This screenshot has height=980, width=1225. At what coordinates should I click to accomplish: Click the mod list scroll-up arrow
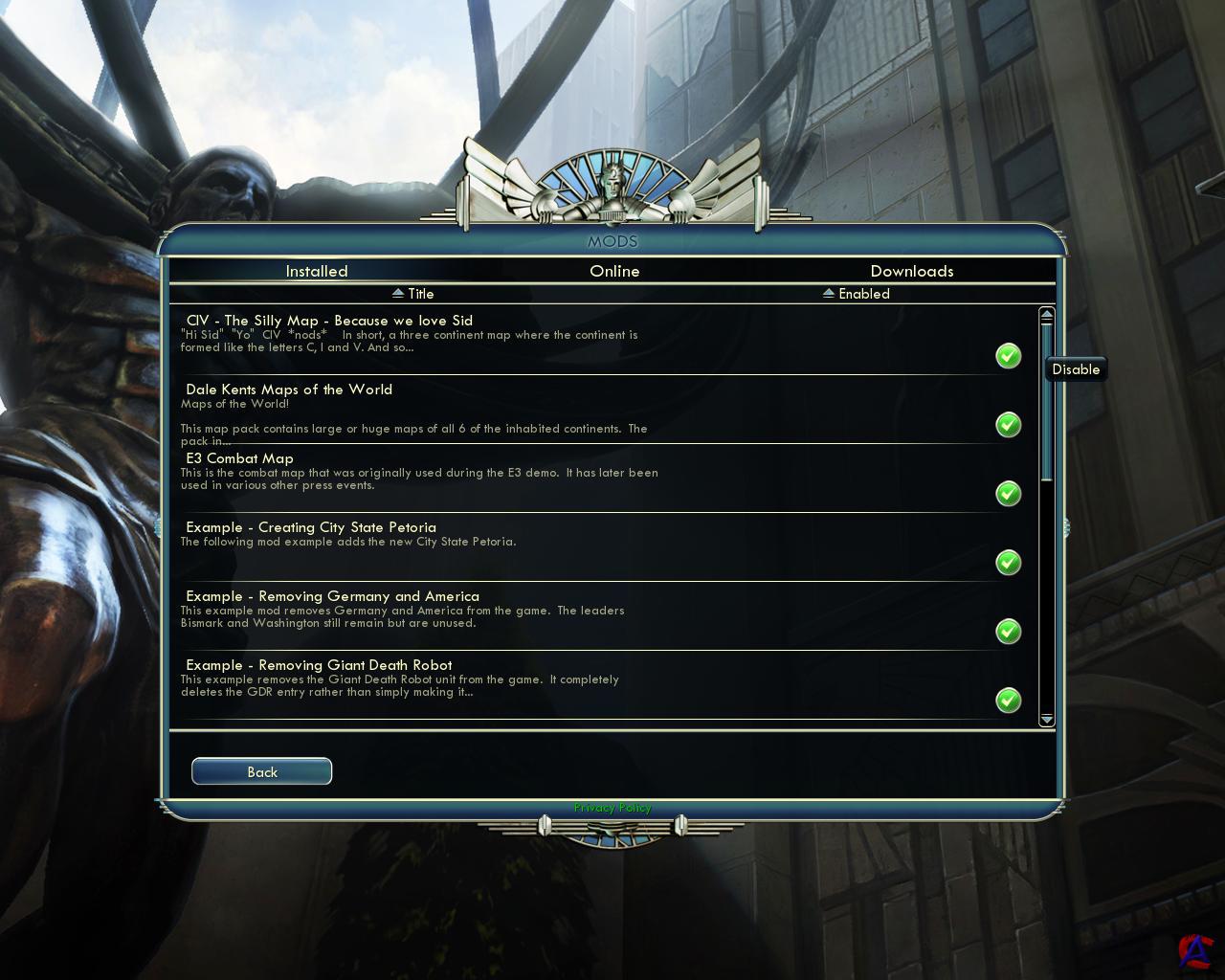point(1046,314)
